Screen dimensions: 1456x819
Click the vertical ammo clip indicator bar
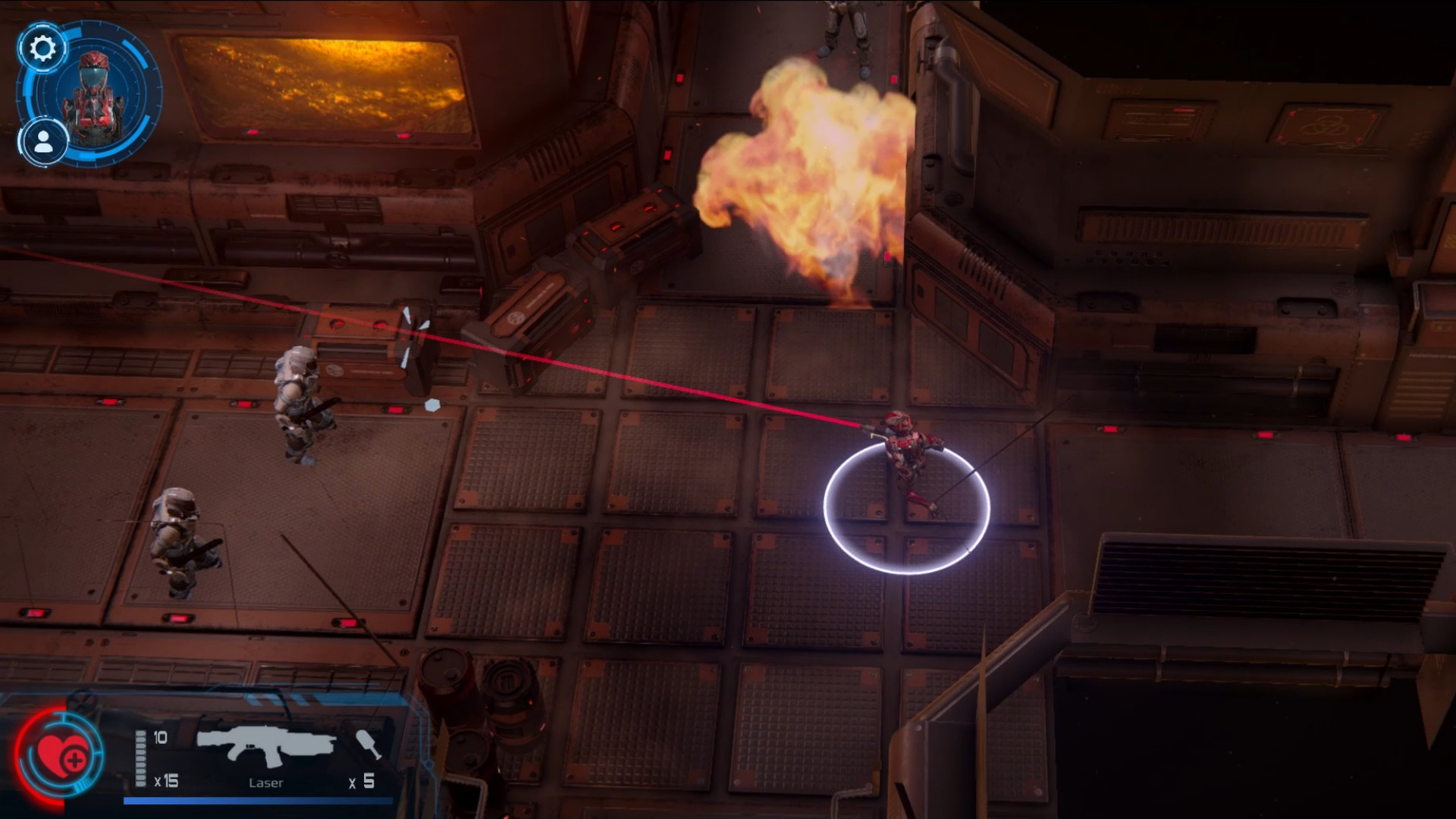pos(140,758)
